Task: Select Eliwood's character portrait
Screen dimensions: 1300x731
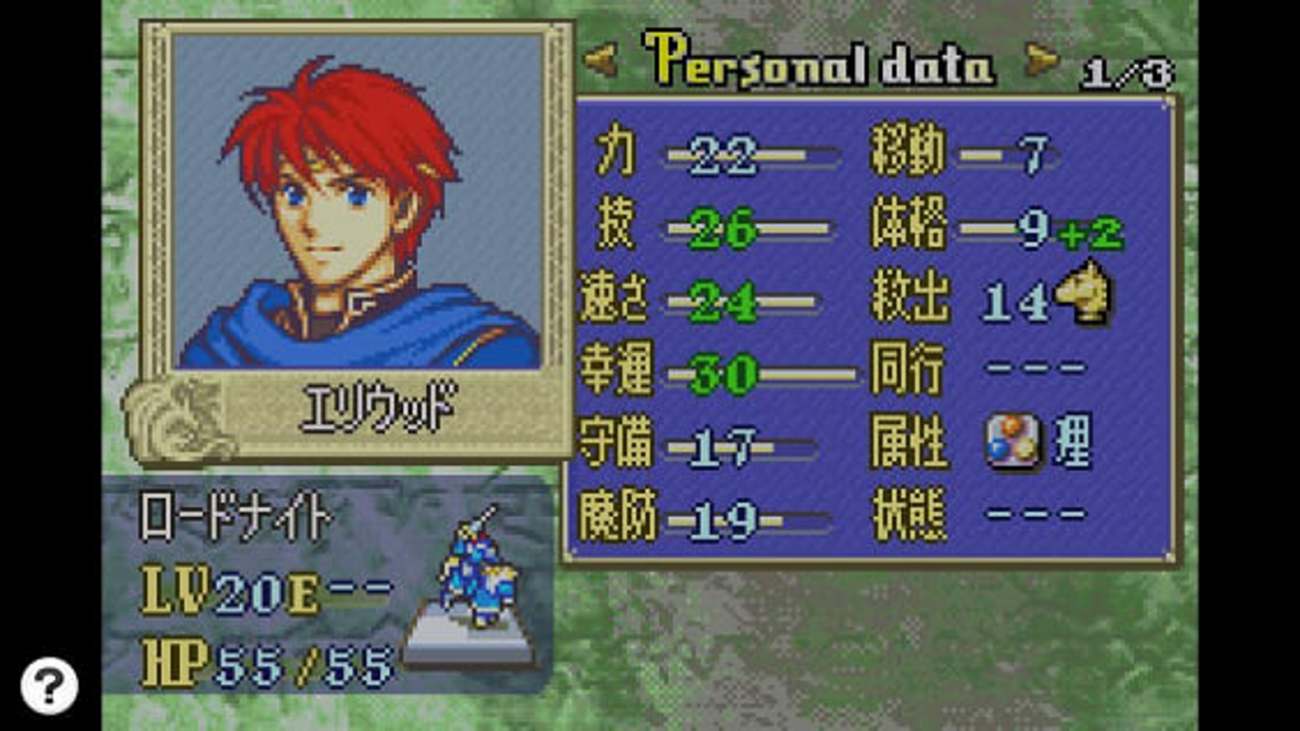Action: tap(357, 200)
